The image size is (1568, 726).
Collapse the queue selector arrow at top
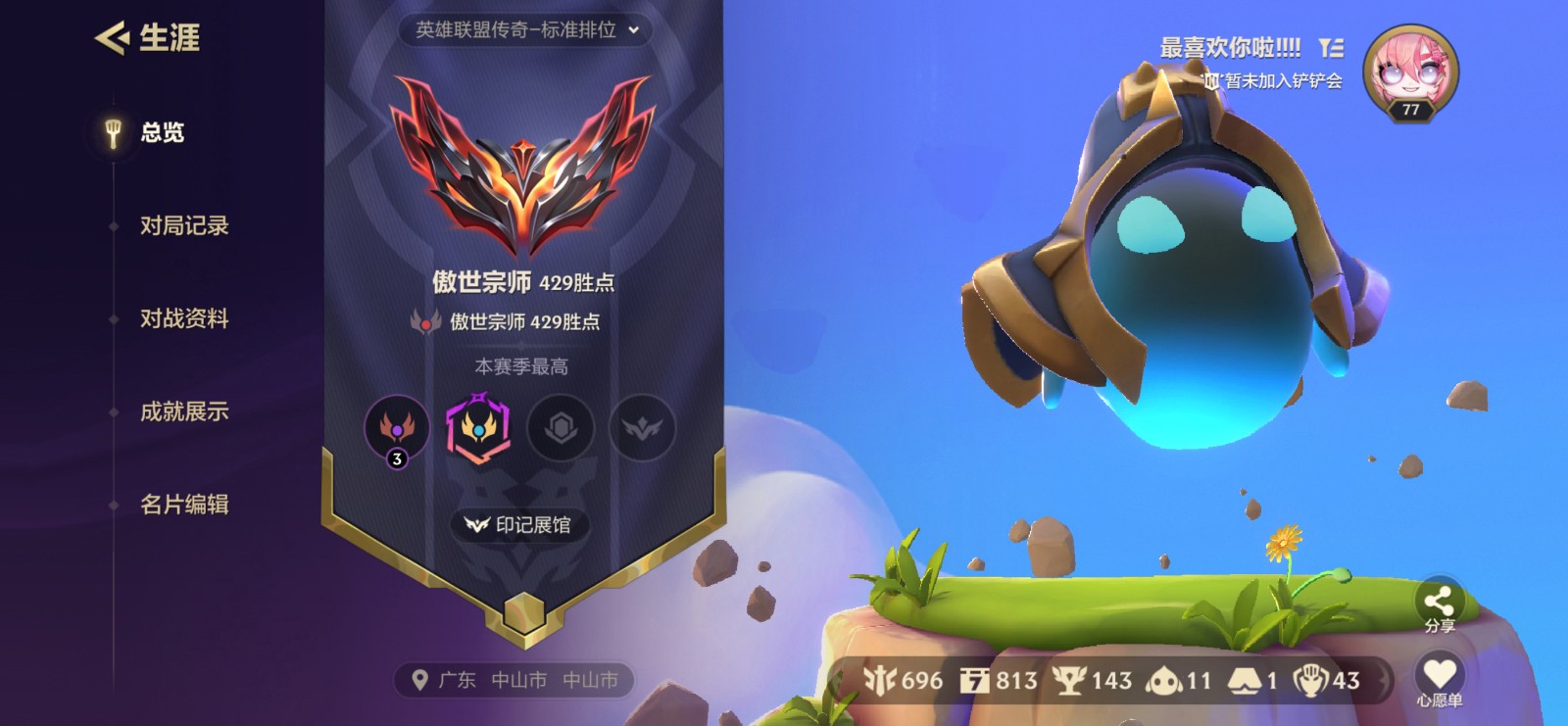coord(636,30)
